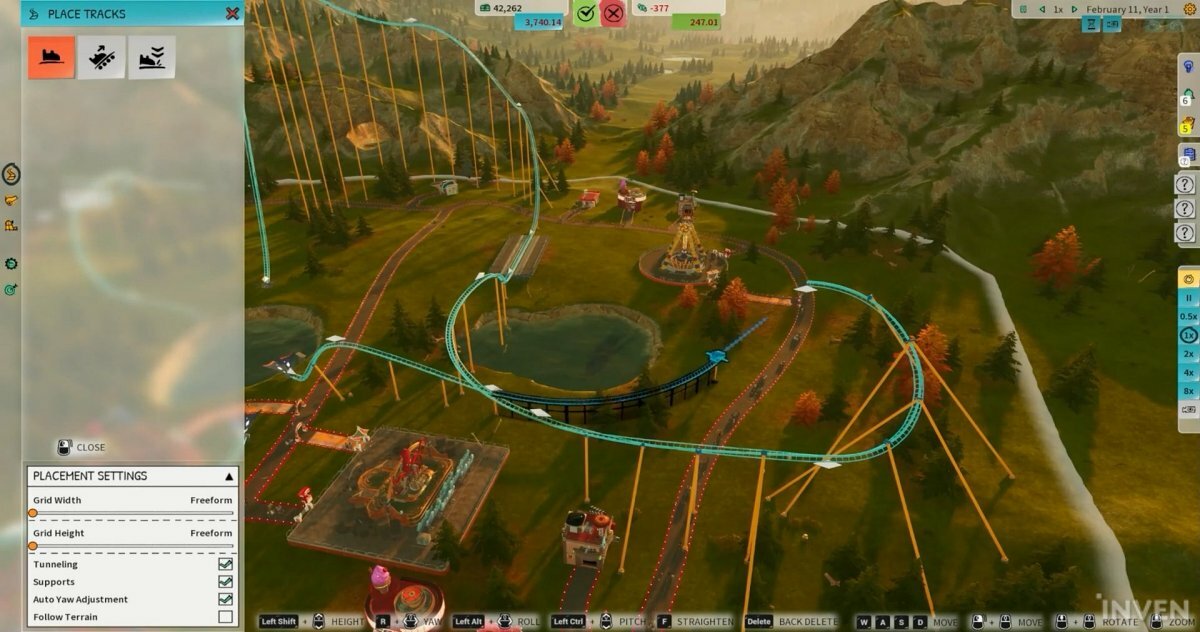Image resolution: width=1200 pixels, height=632 pixels.
Task: Disable Auto Yaw Adjustment
Action: (x=225, y=600)
